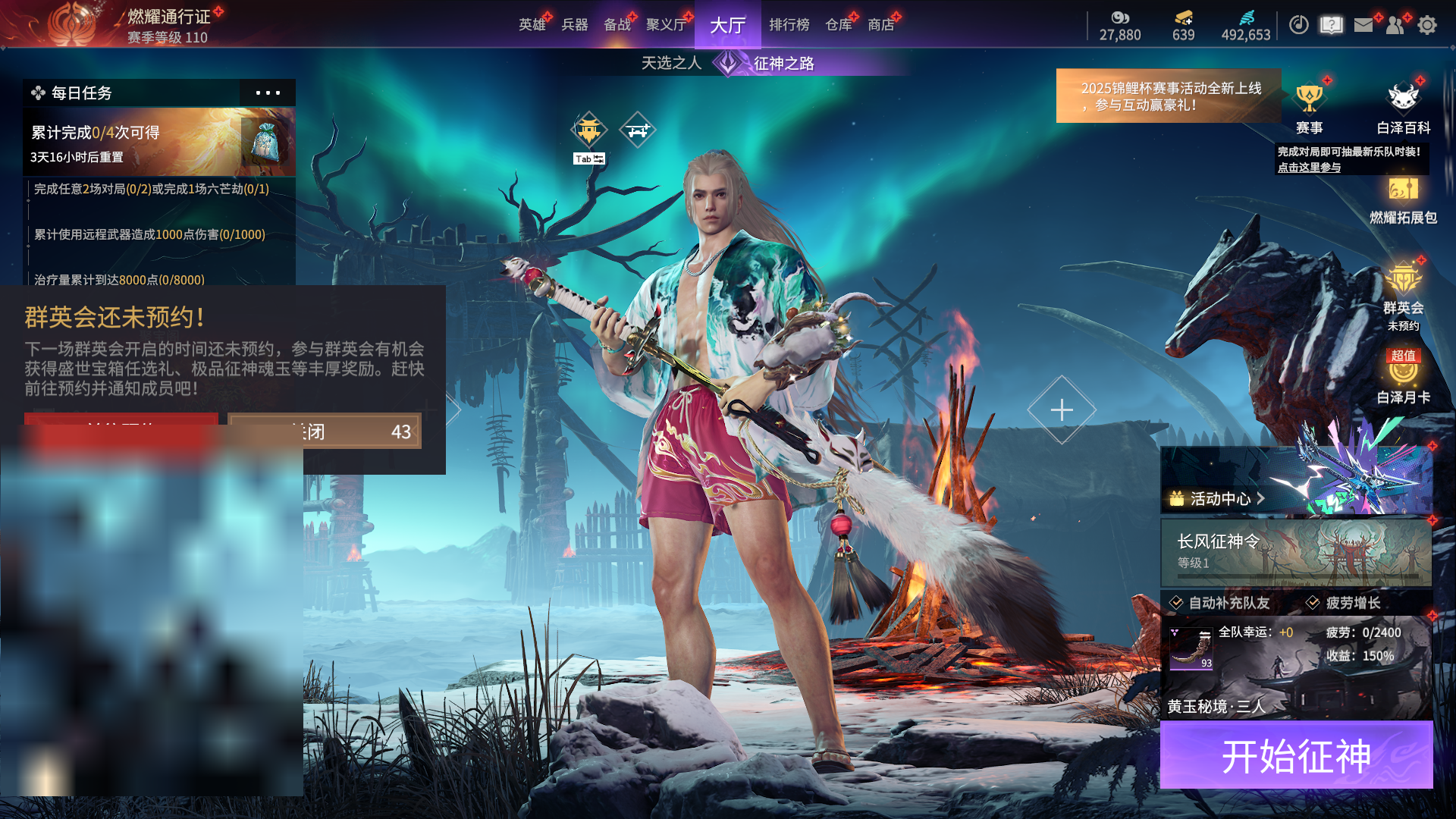Open the 长风征神令 banner
The width and height of the screenshot is (1456, 819).
[x=1296, y=551]
